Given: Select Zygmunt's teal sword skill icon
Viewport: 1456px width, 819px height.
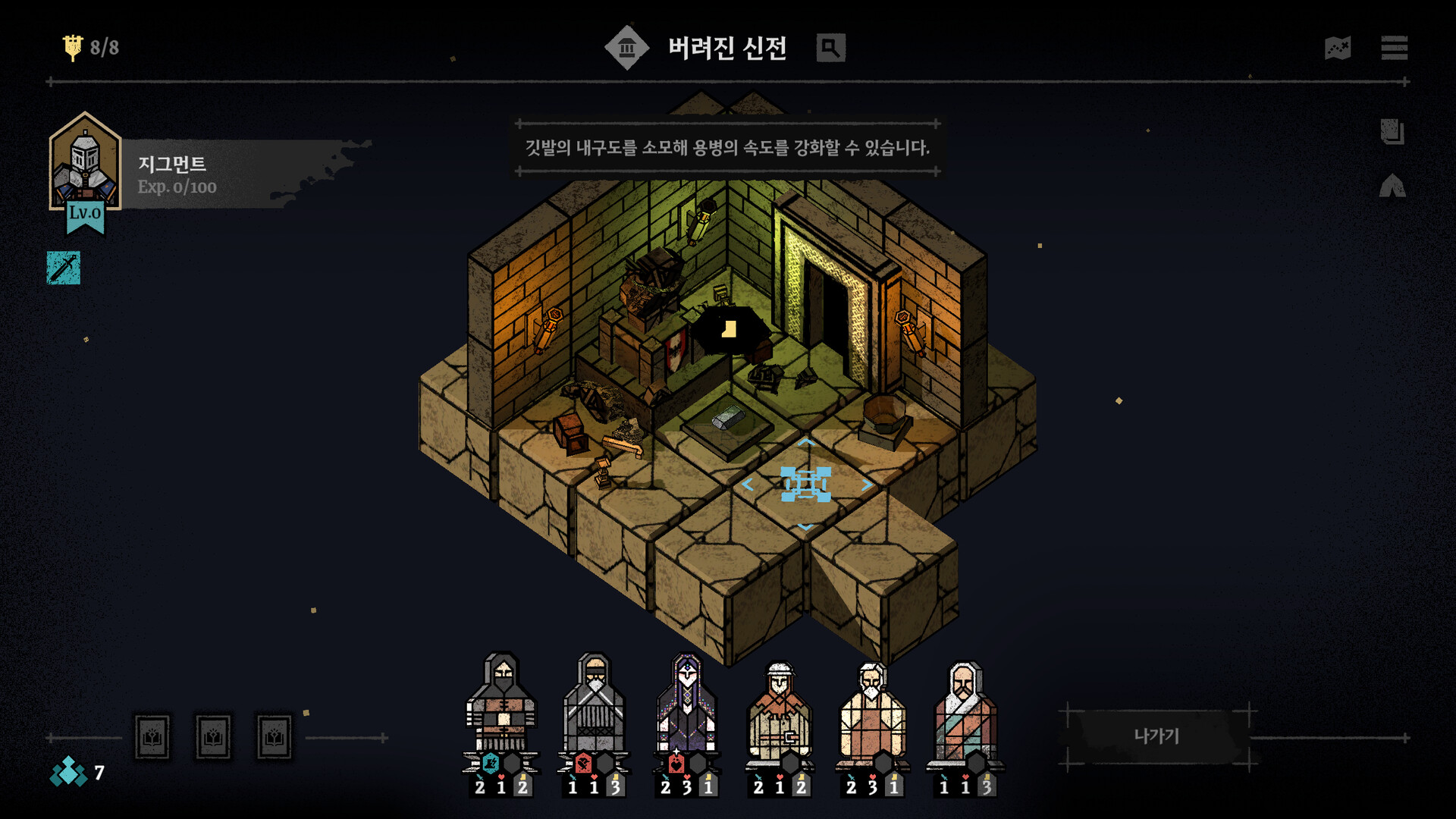Looking at the screenshot, I should (x=64, y=267).
